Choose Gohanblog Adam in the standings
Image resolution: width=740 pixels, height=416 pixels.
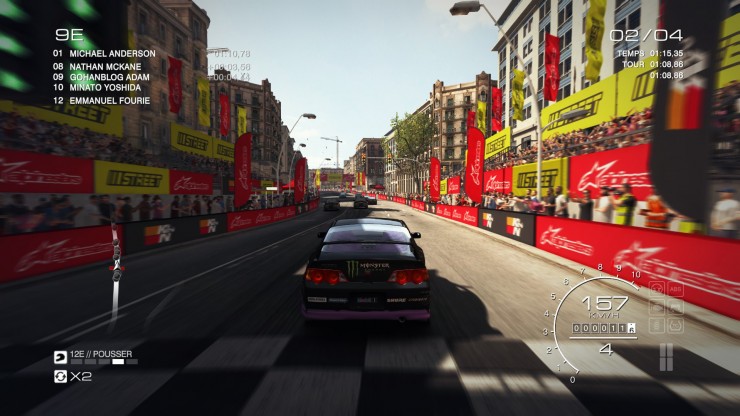coord(110,77)
